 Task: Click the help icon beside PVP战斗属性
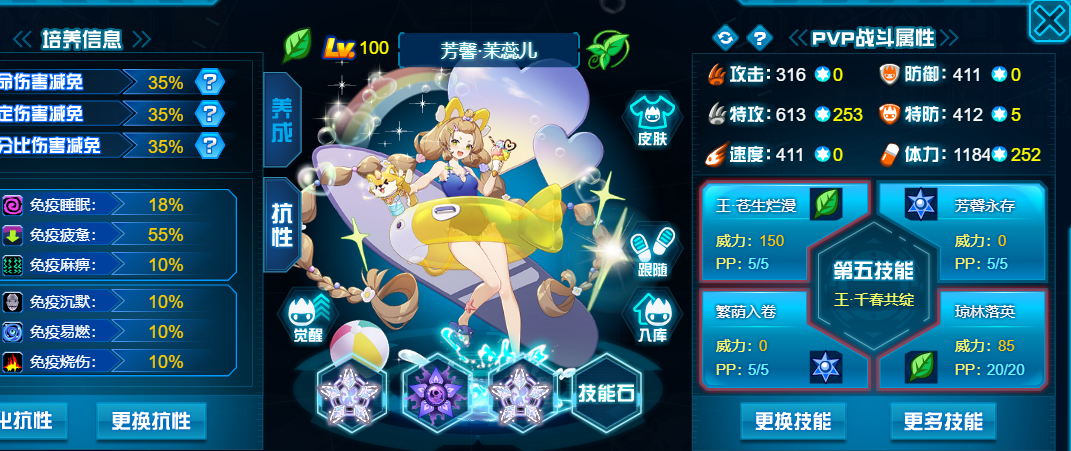760,38
